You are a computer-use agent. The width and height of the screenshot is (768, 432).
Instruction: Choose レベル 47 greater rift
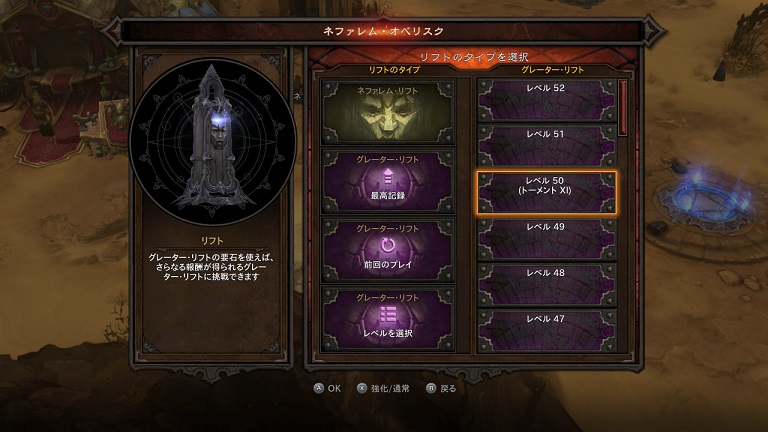tap(545, 330)
